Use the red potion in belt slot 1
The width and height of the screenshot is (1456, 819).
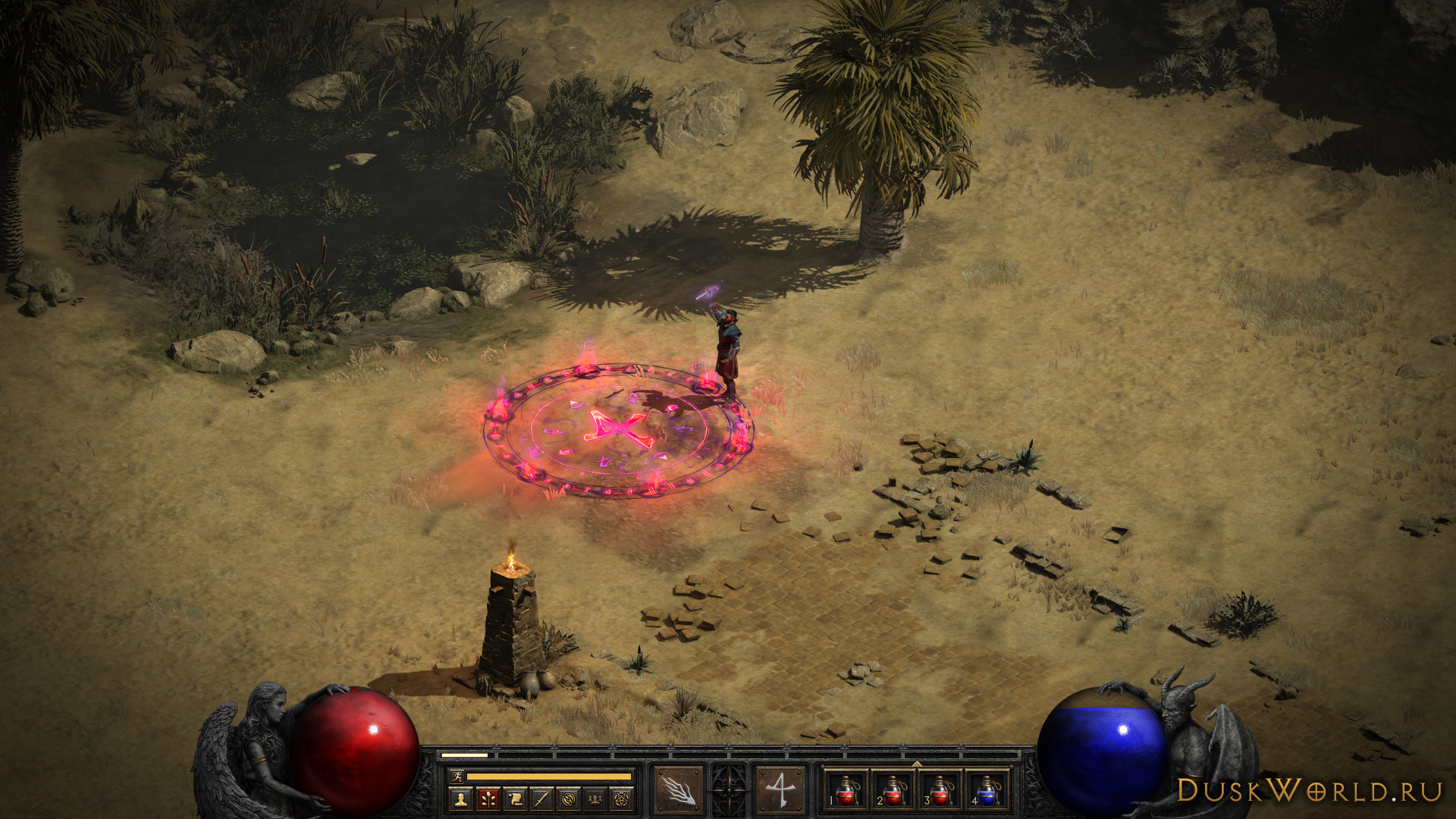pyautogui.click(x=847, y=790)
